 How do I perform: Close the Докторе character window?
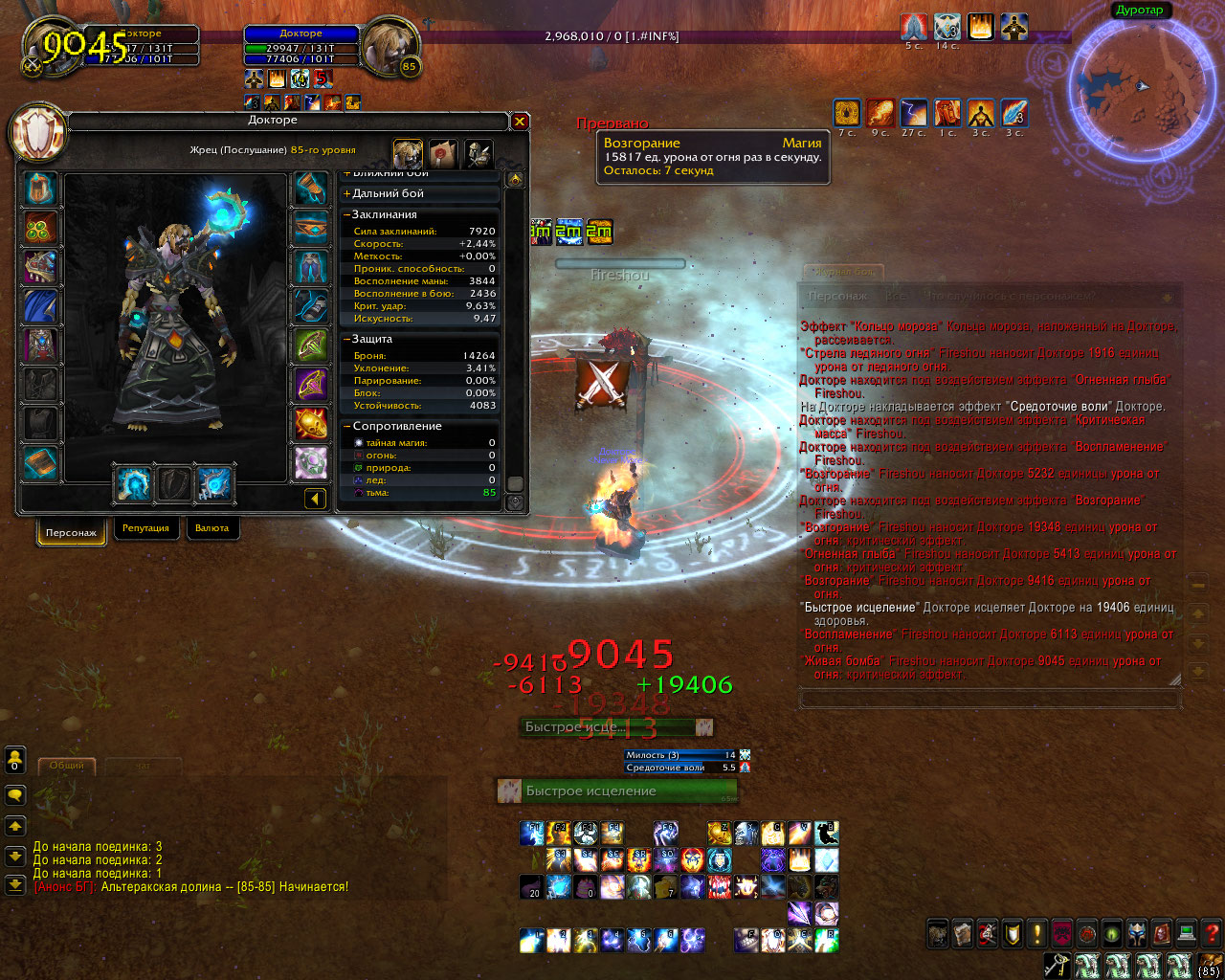520,122
